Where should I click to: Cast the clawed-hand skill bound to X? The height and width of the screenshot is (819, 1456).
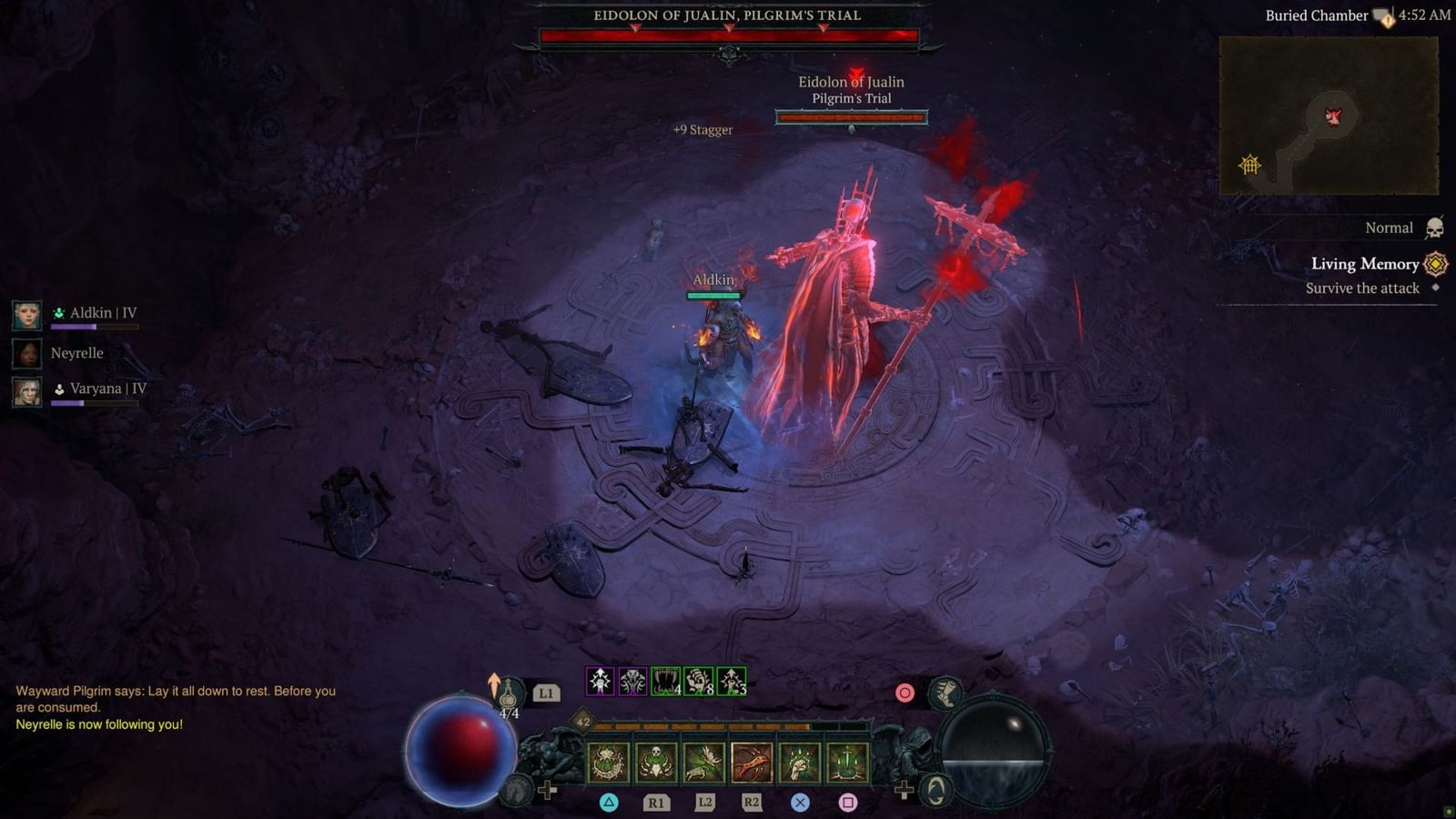tap(799, 763)
